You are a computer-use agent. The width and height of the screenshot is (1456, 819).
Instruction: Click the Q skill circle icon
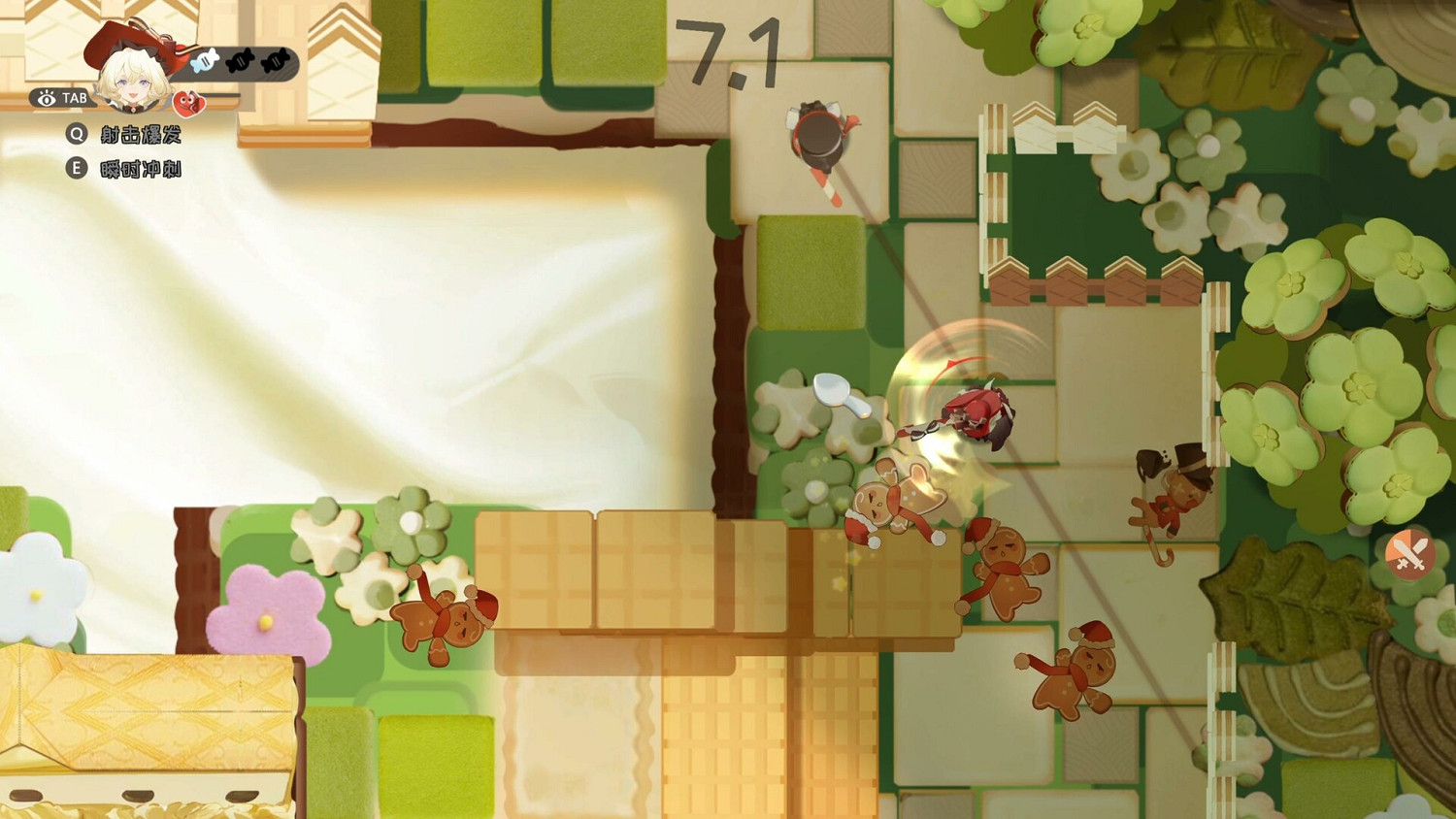(77, 135)
